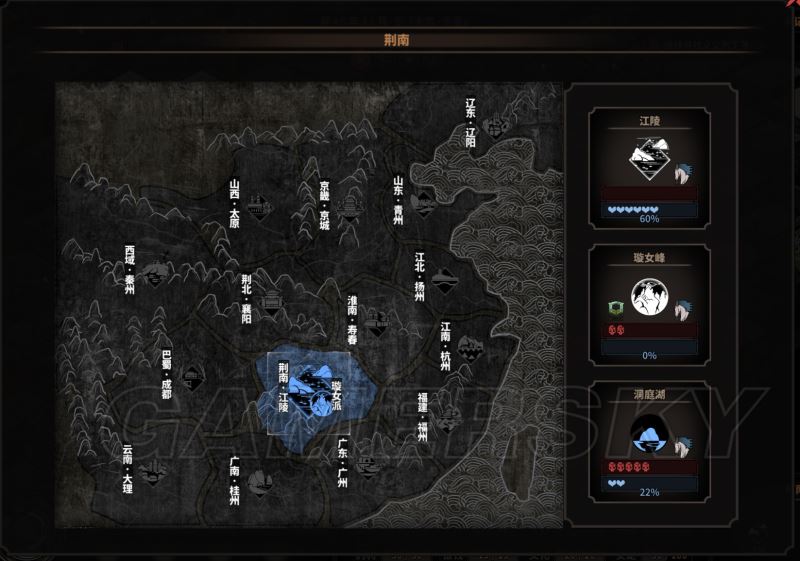
Task: Choose the 云南·大理 region marker
Action: coord(152,471)
